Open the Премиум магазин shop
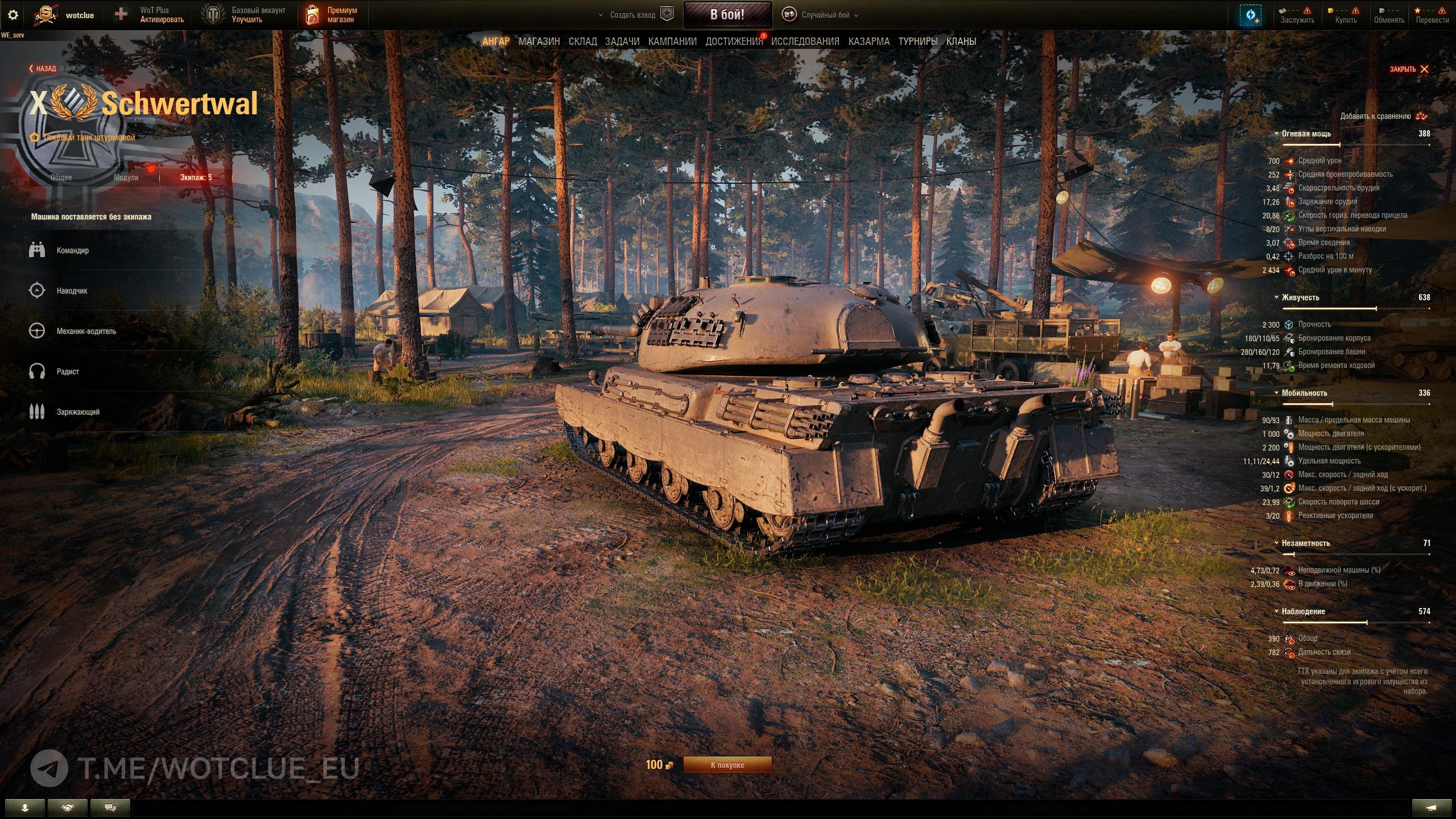Viewport: 1456px width, 819px height. tap(334, 15)
